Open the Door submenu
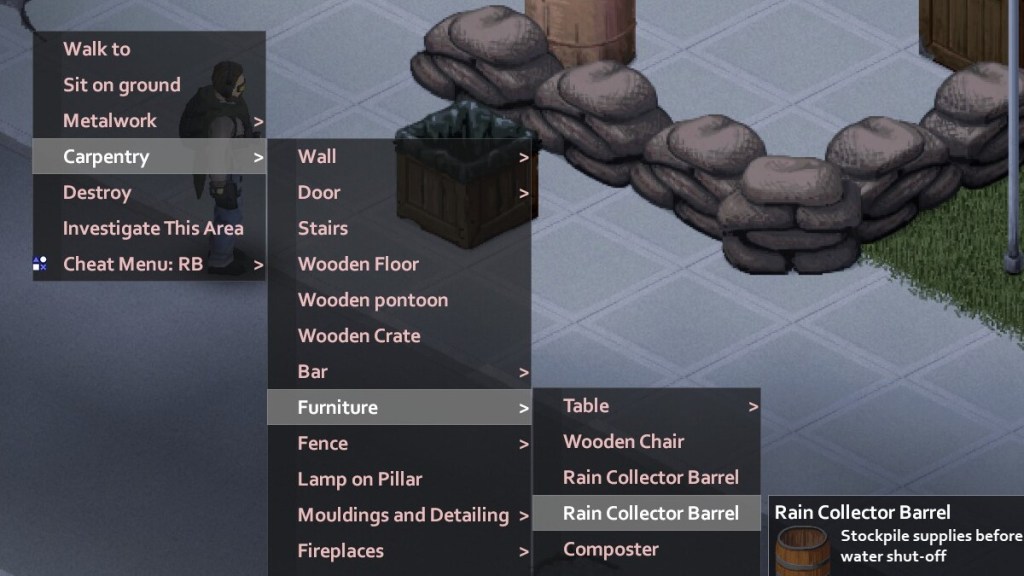Image resolution: width=1024 pixels, height=576 pixels. click(319, 193)
